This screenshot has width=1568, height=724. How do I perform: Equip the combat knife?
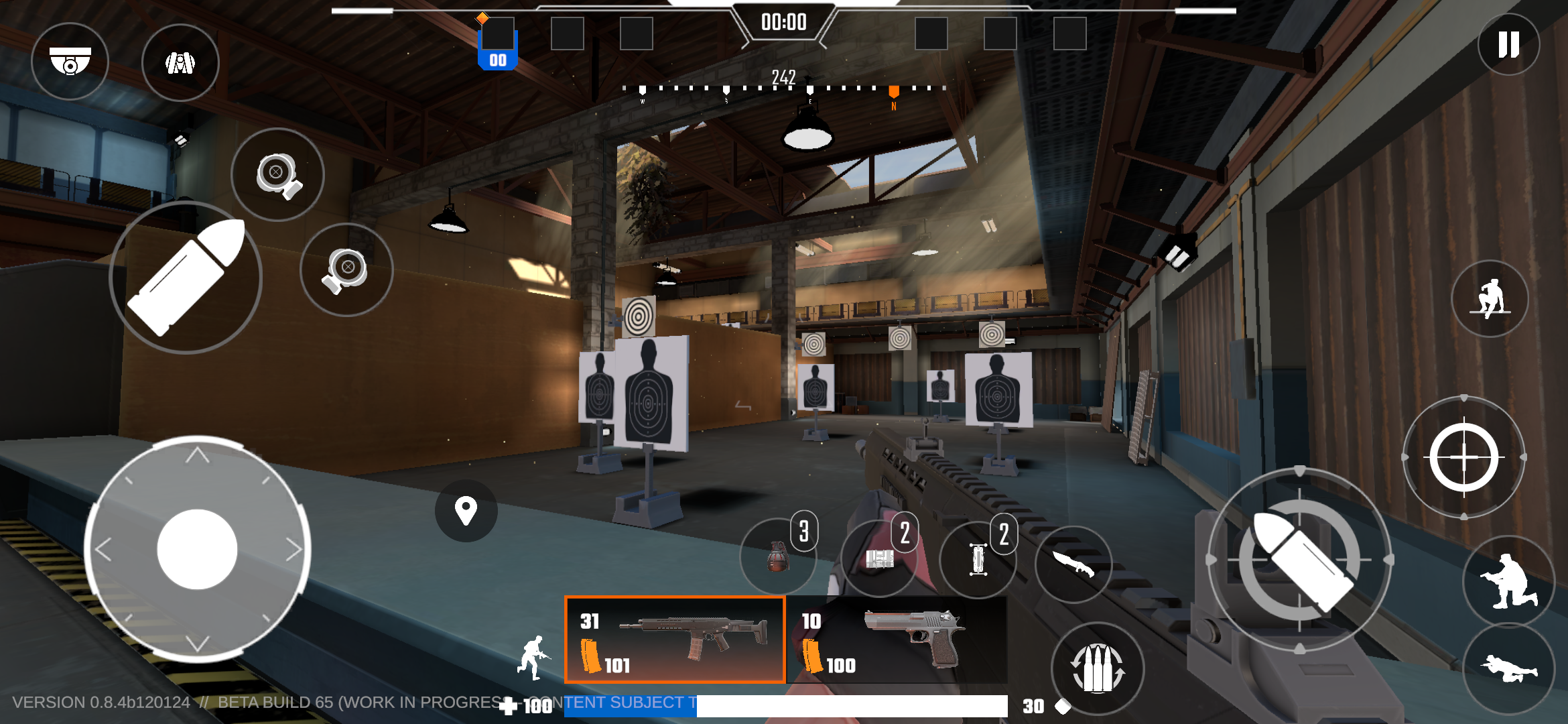1073,563
